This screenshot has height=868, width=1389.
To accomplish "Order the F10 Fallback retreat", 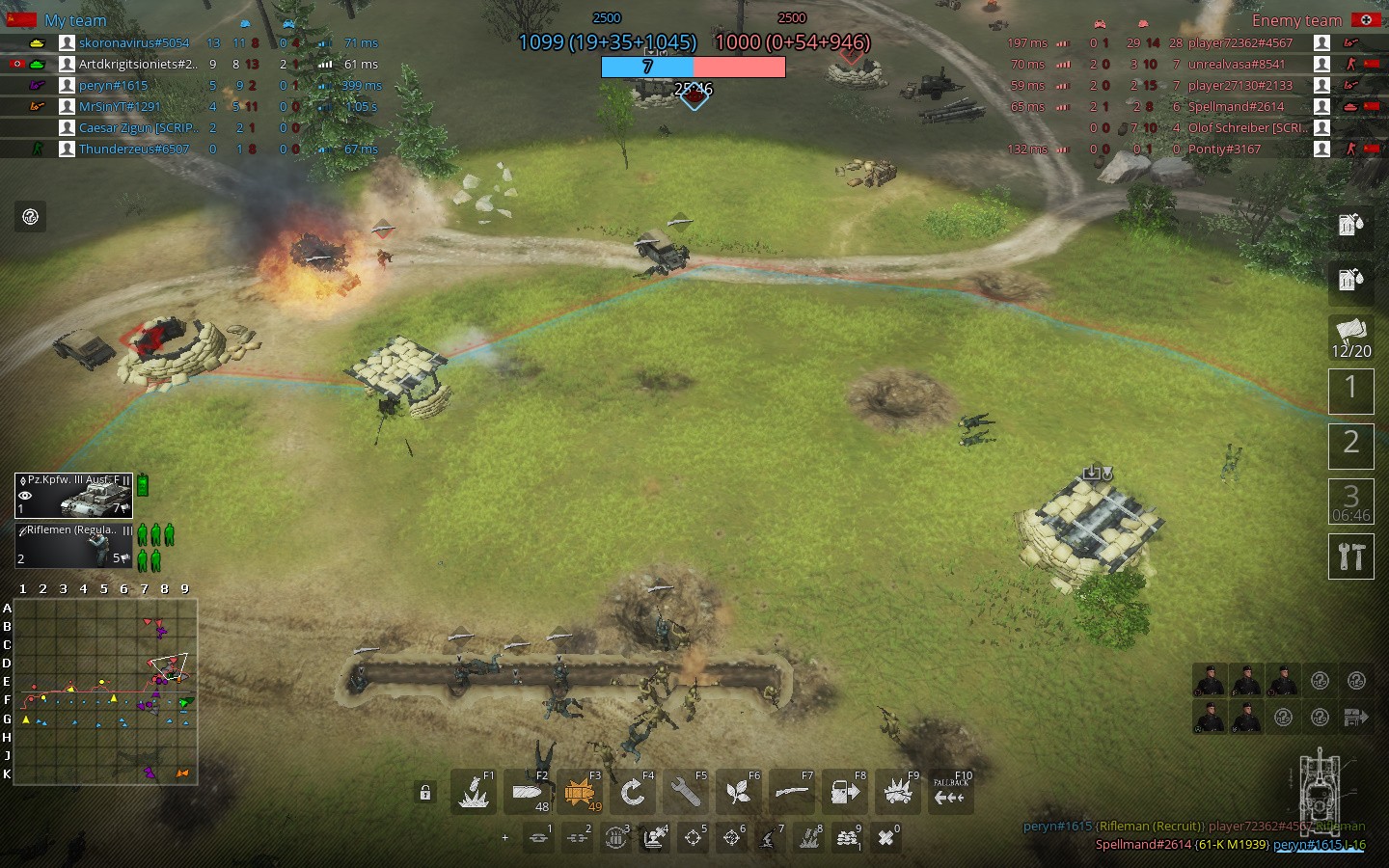I will click(950, 792).
